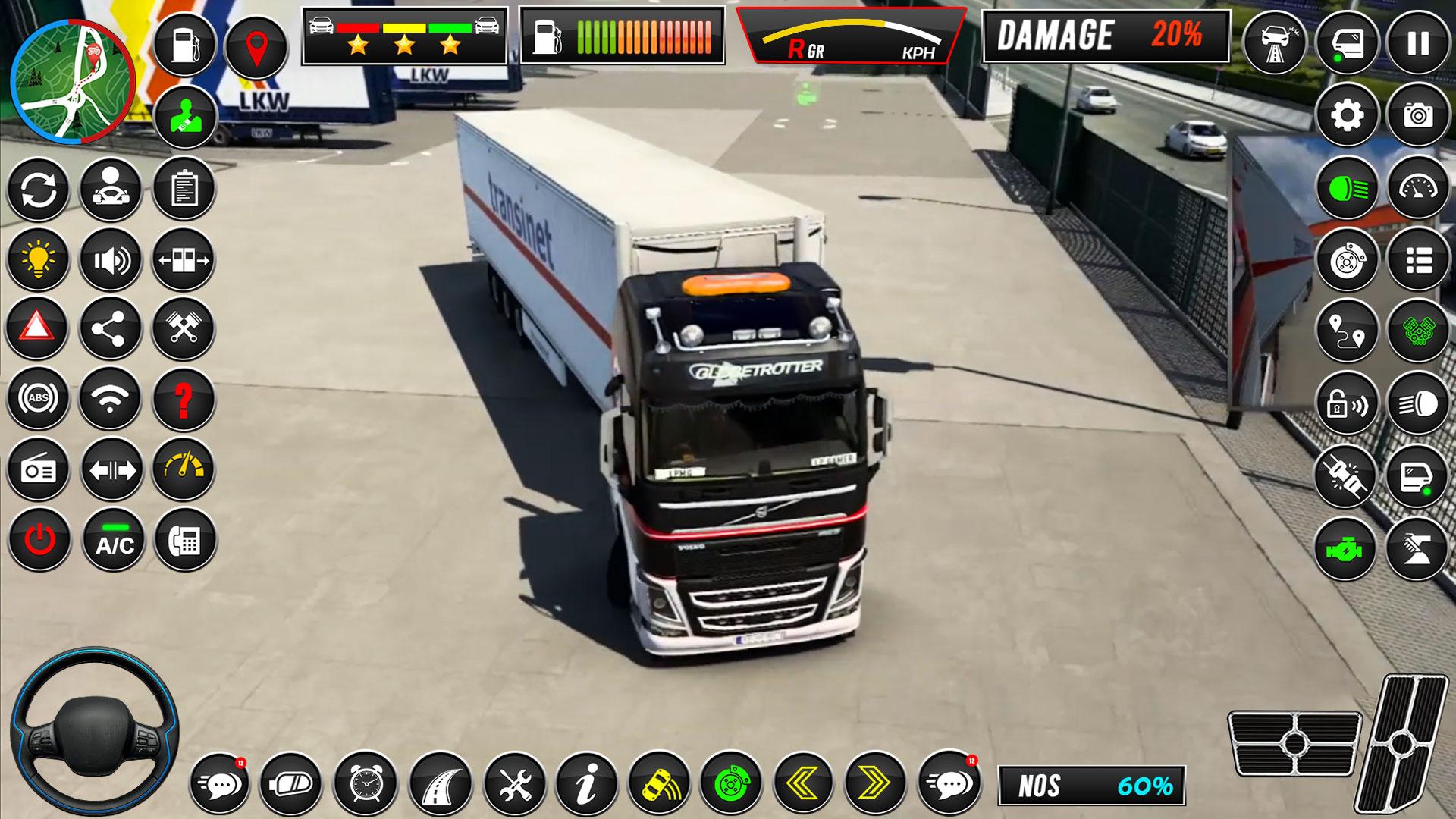1456x819 pixels.
Task: Select the red location pin button
Action: (x=256, y=46)
